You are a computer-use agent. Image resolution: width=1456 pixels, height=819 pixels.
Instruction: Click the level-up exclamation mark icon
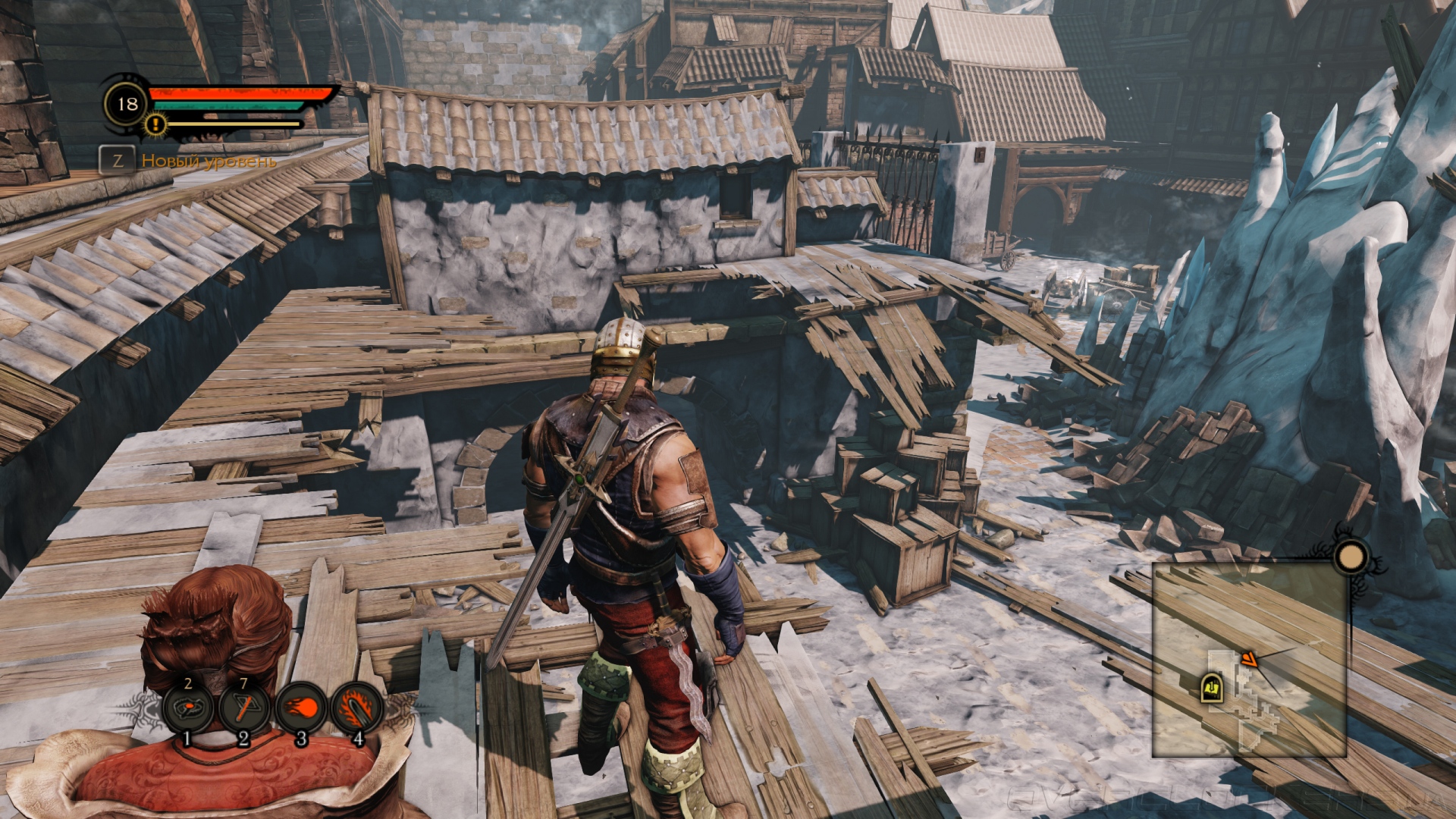click(155, 124)
